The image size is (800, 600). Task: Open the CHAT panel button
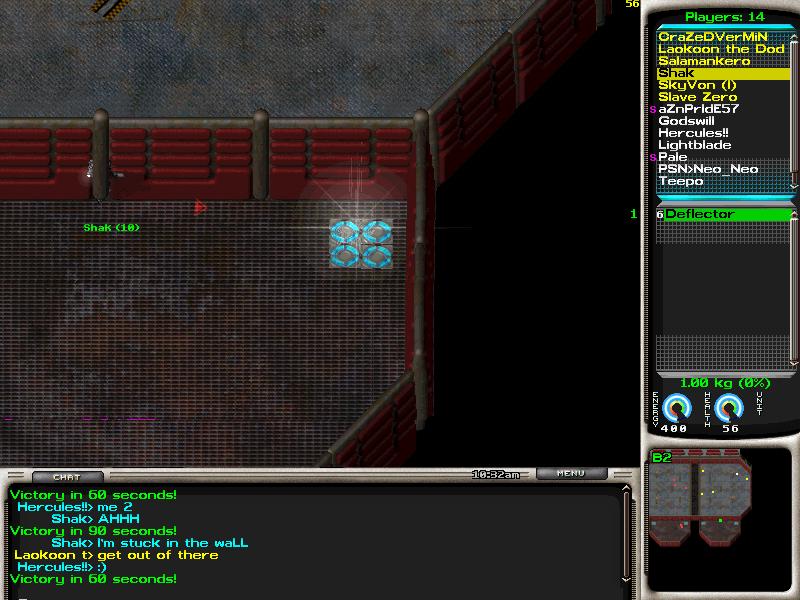pyautogui.click(x=66, y=477)
